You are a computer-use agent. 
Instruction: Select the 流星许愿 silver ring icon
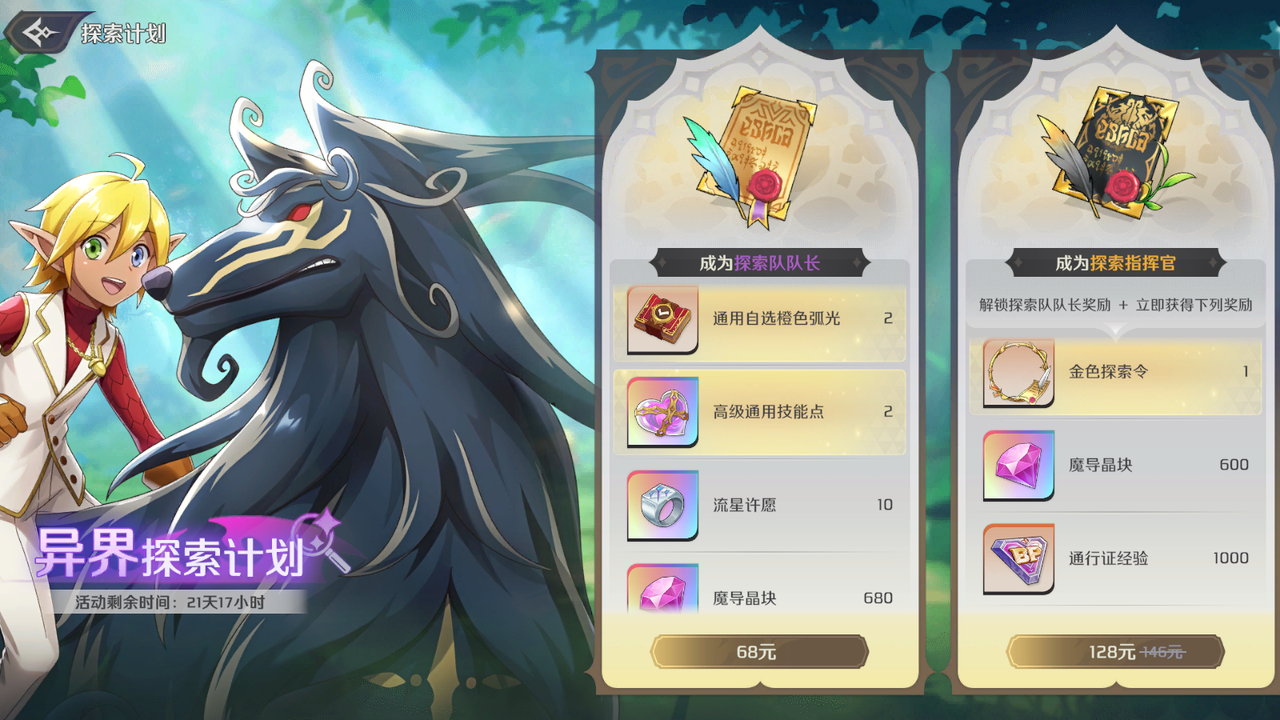(x=663, y=505)
